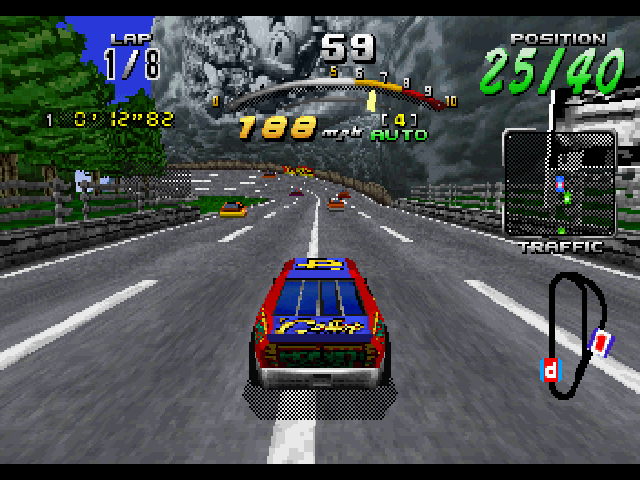This screenshot has width=640, height=480.
Task: Select the AUTO transmission indicator
Action: tap(399, 134)
